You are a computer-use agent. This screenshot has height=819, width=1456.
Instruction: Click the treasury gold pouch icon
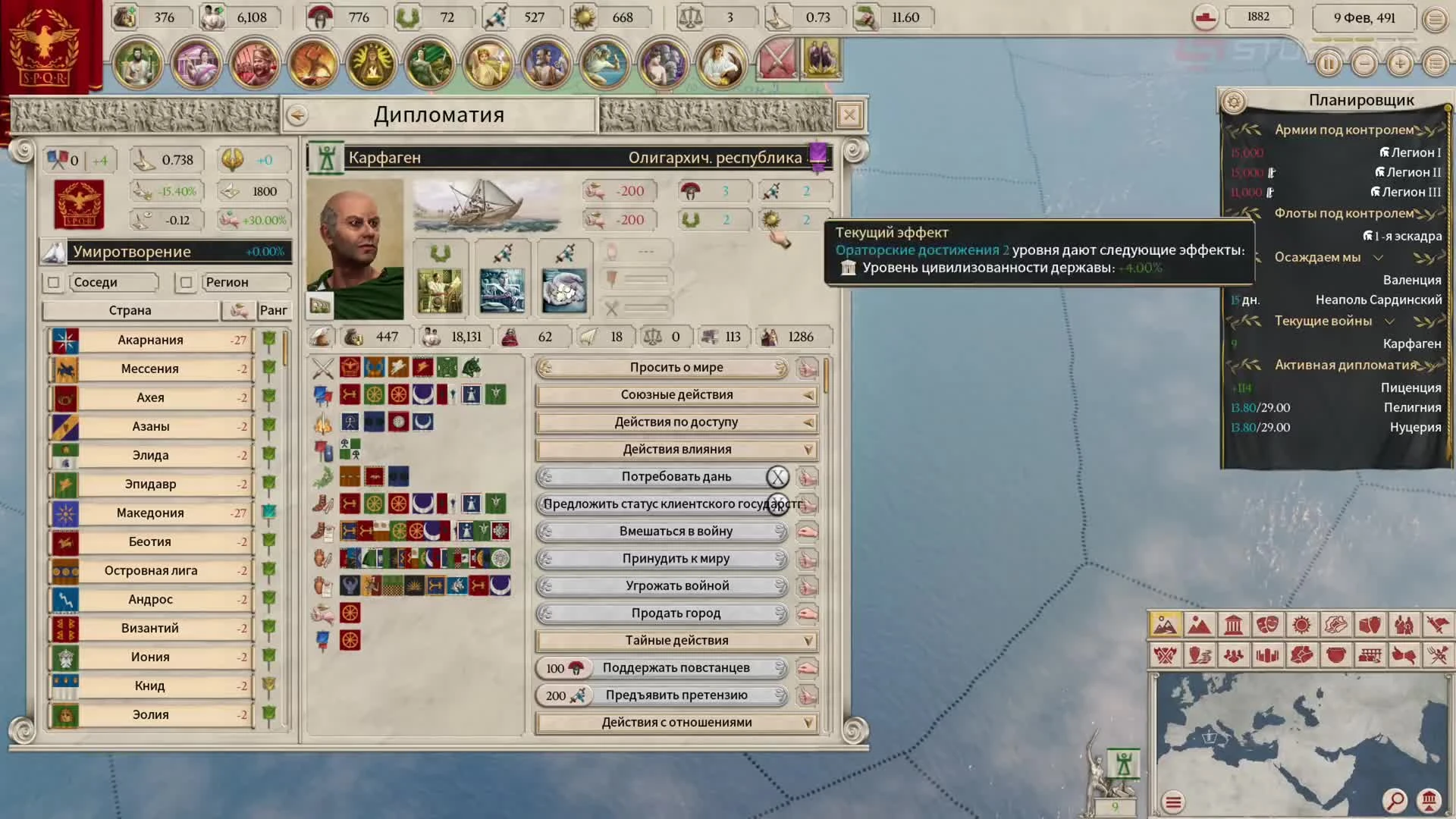tap(125, 17)
